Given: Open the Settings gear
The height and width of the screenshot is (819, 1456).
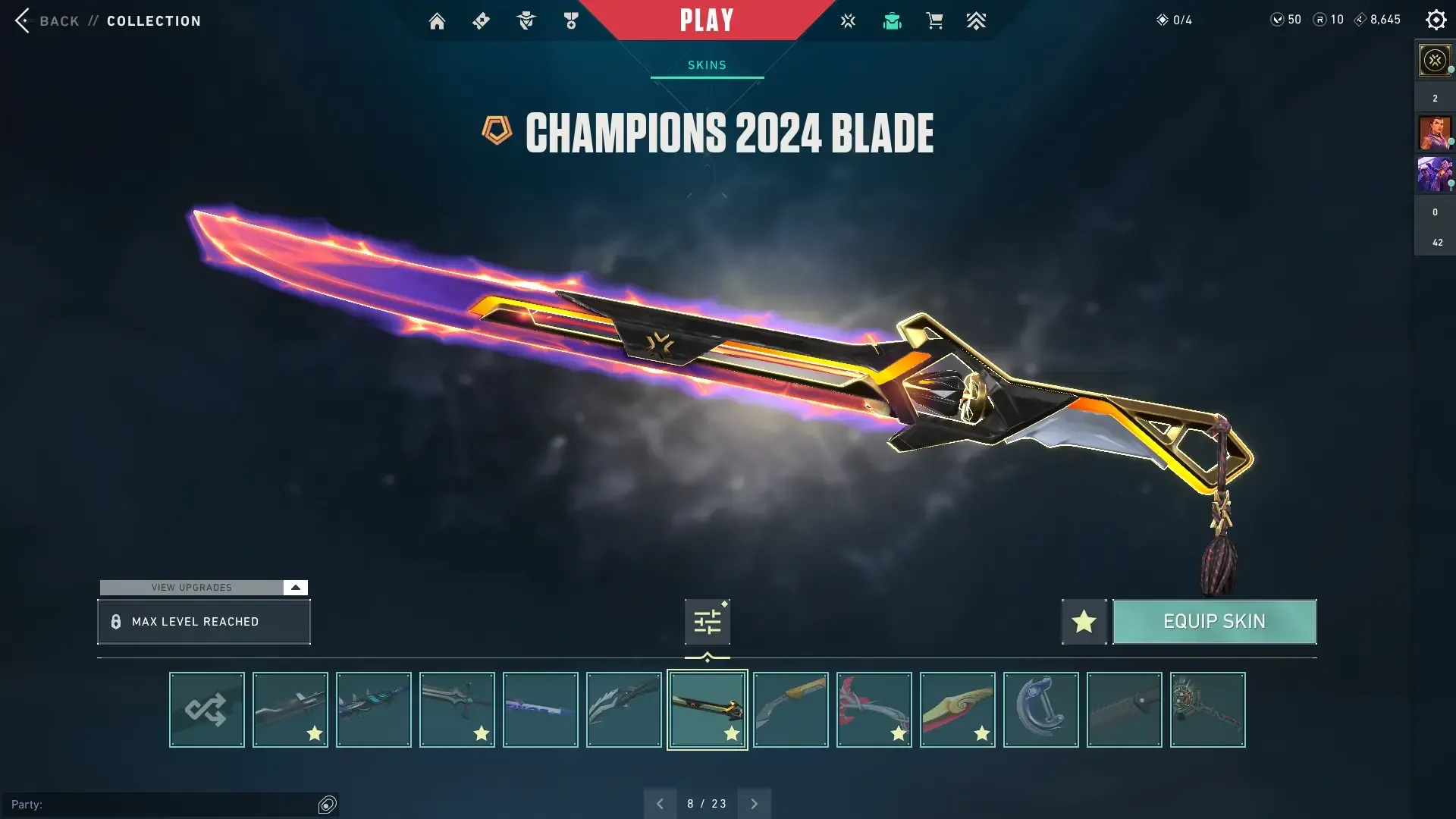Looking at the screenshot, I should pyautogui.click(x=1436, y=20).
